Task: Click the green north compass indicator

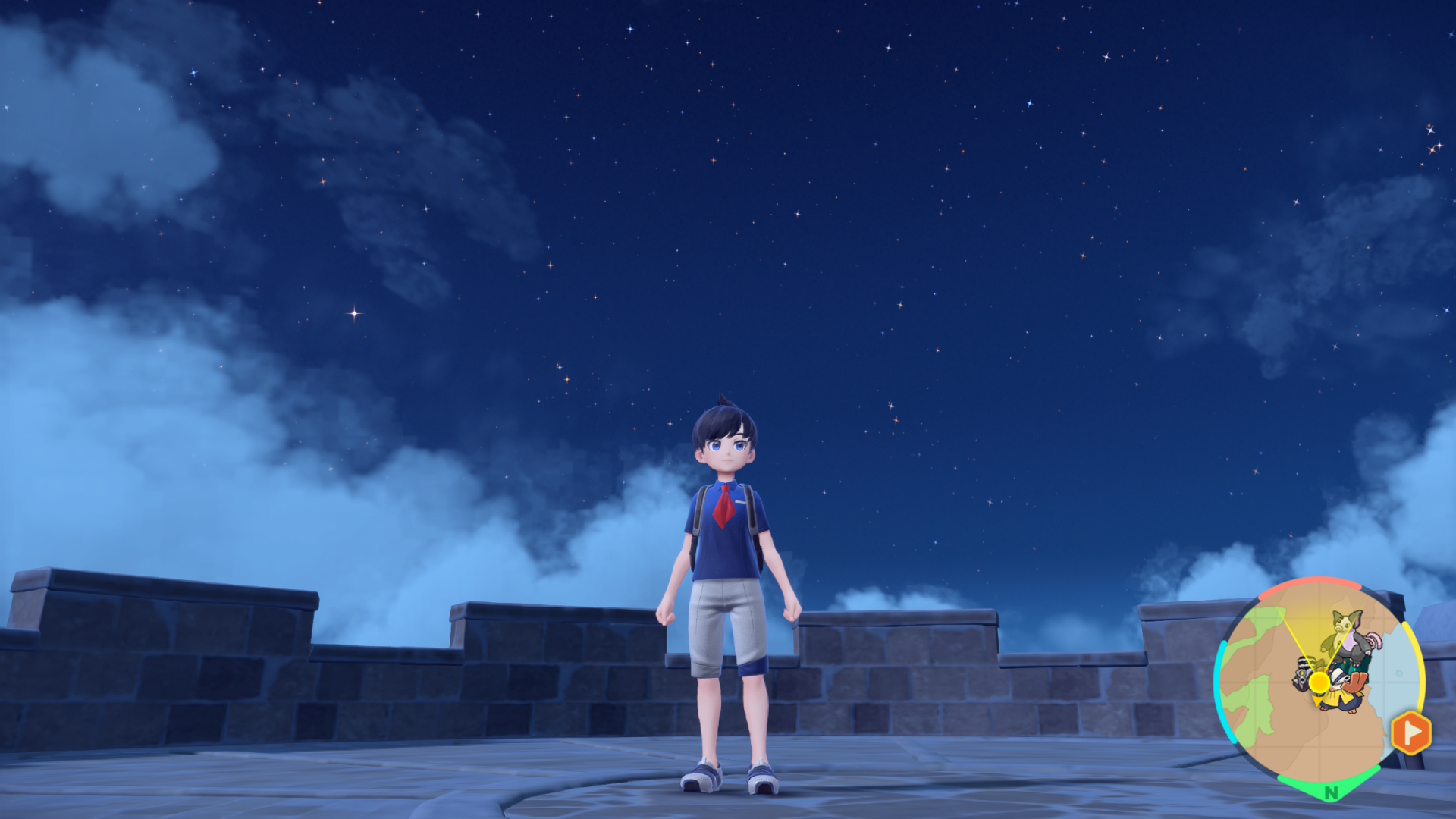Action: click(1330, 792)
